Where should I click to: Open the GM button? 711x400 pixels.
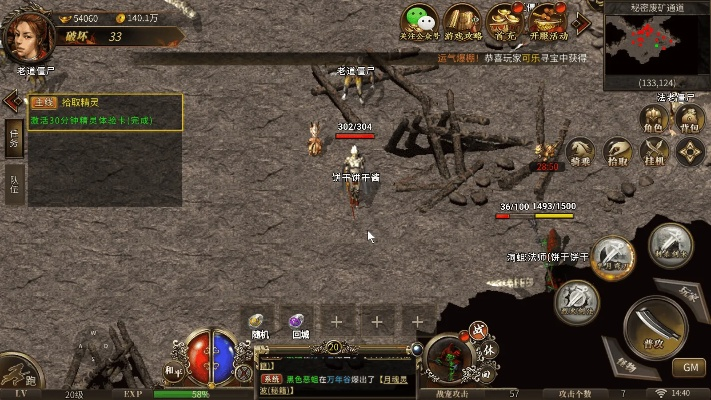(689, 367)
